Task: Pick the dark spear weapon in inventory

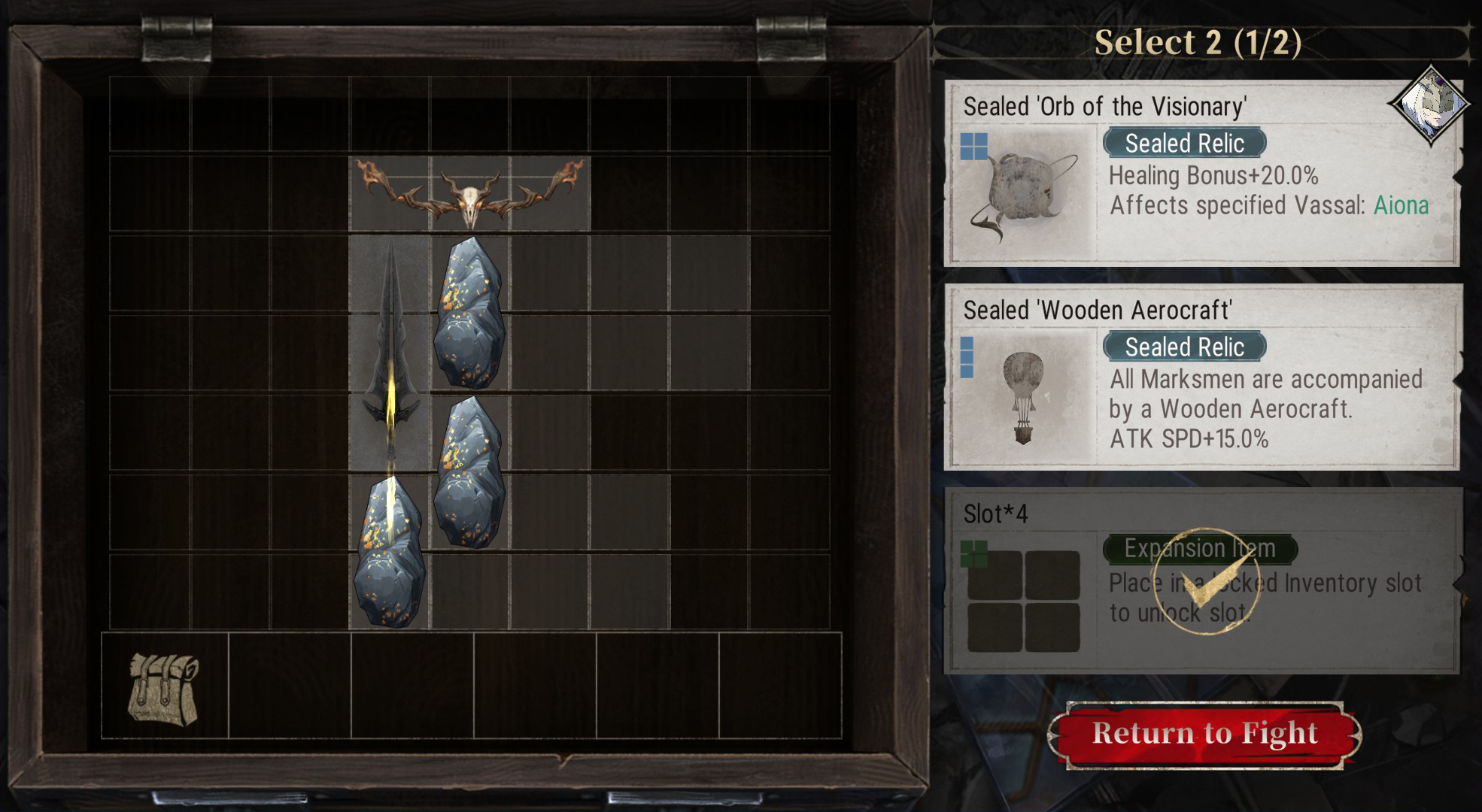Action: [390, 353]
